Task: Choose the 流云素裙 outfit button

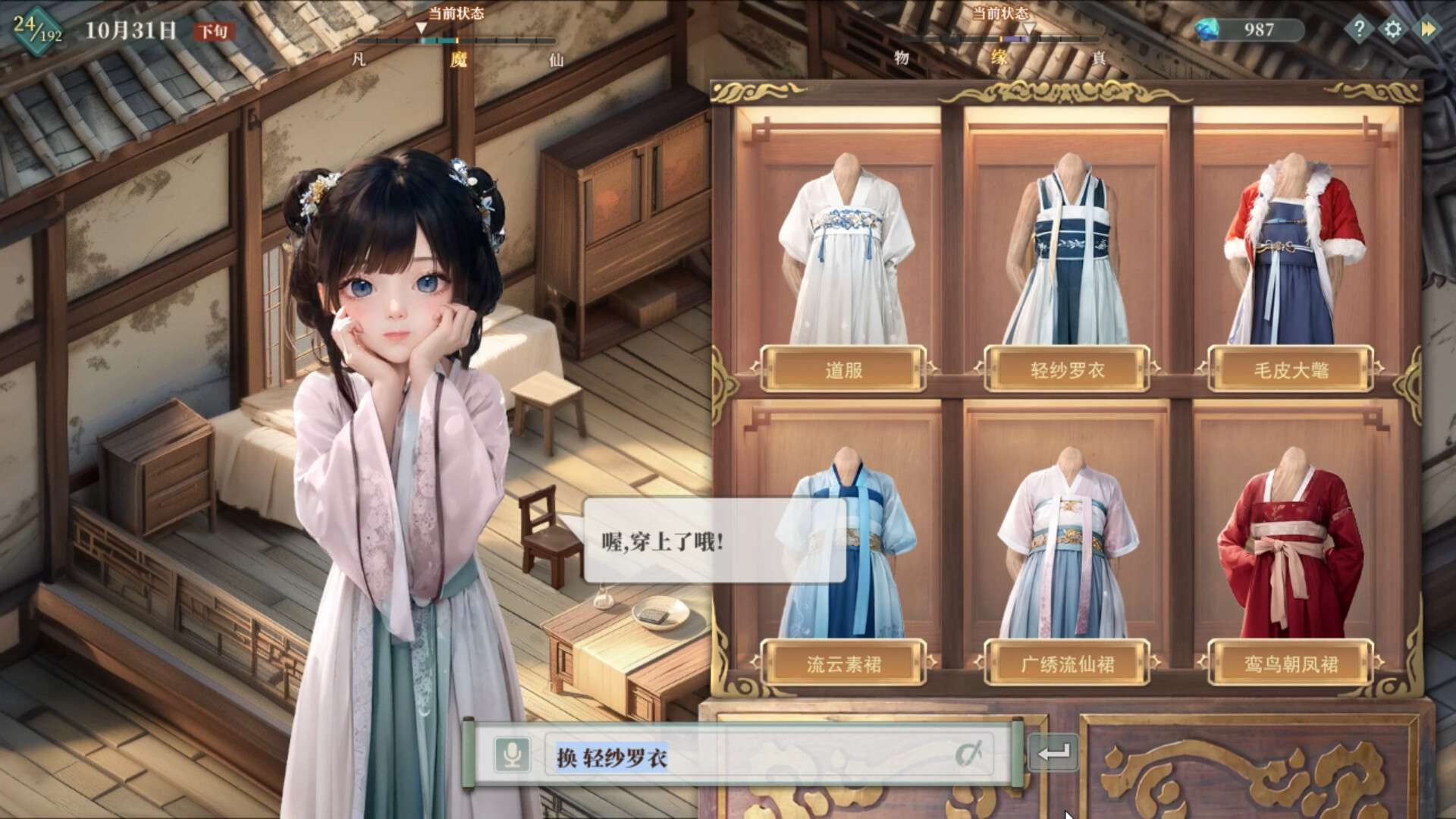Action: pyautogui.click(x=843, y=664)
